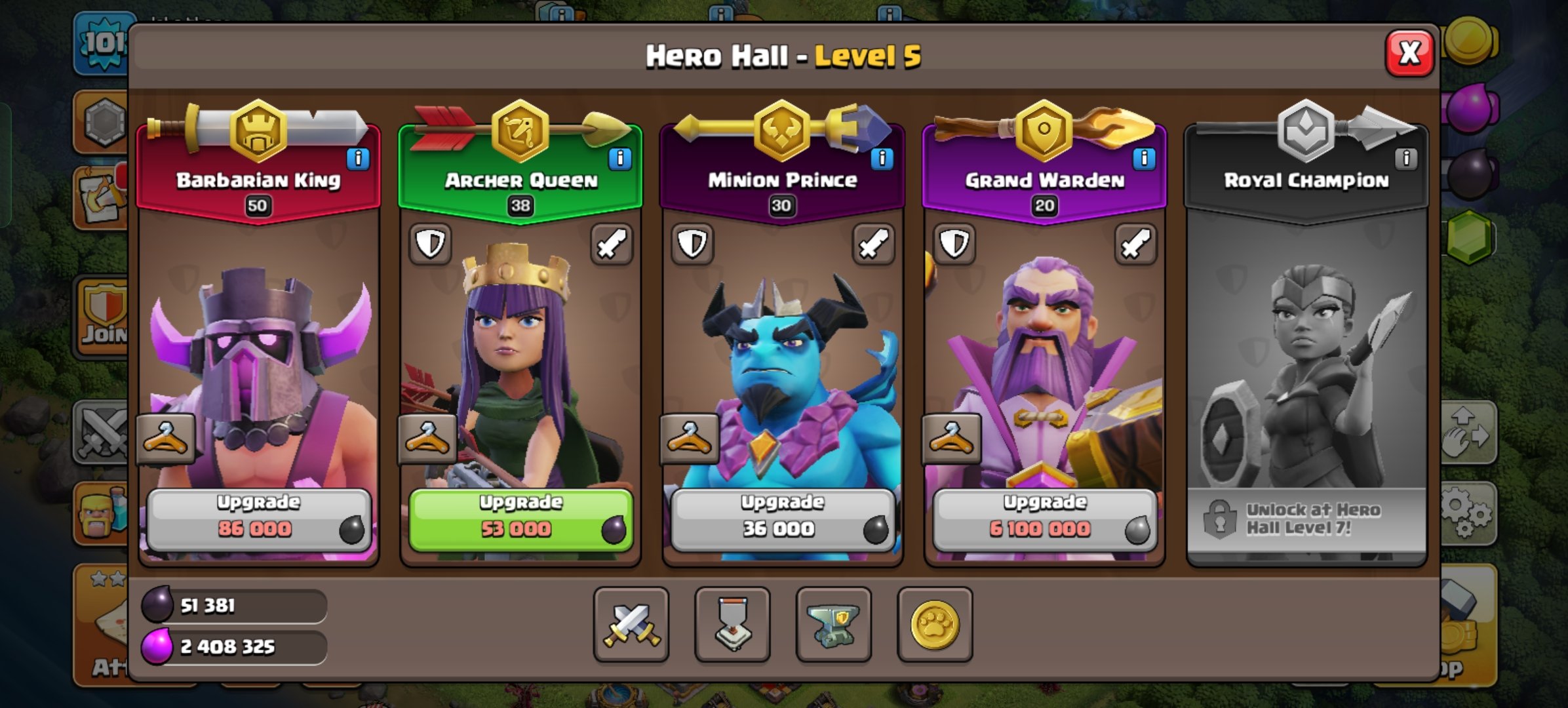
Task: Open the Grand Warden info
Action: [1145, 159]
